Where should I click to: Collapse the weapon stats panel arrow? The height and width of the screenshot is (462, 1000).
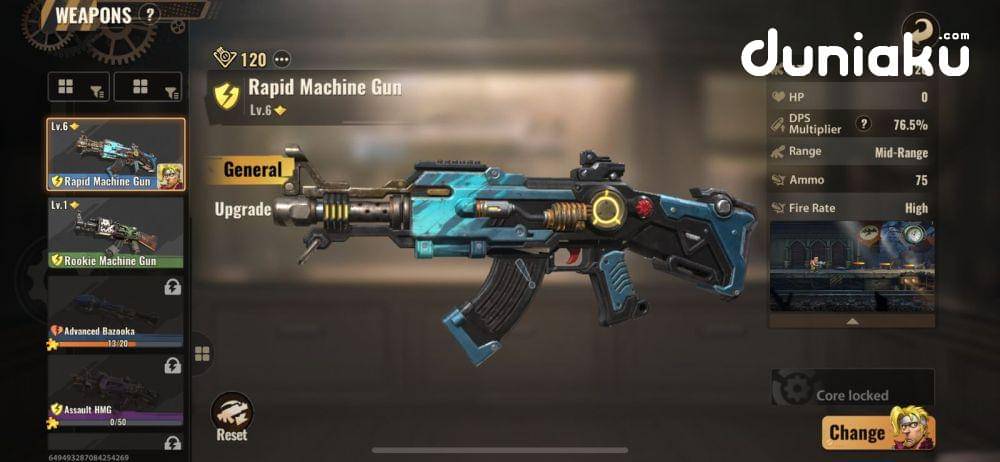point(852,322)
